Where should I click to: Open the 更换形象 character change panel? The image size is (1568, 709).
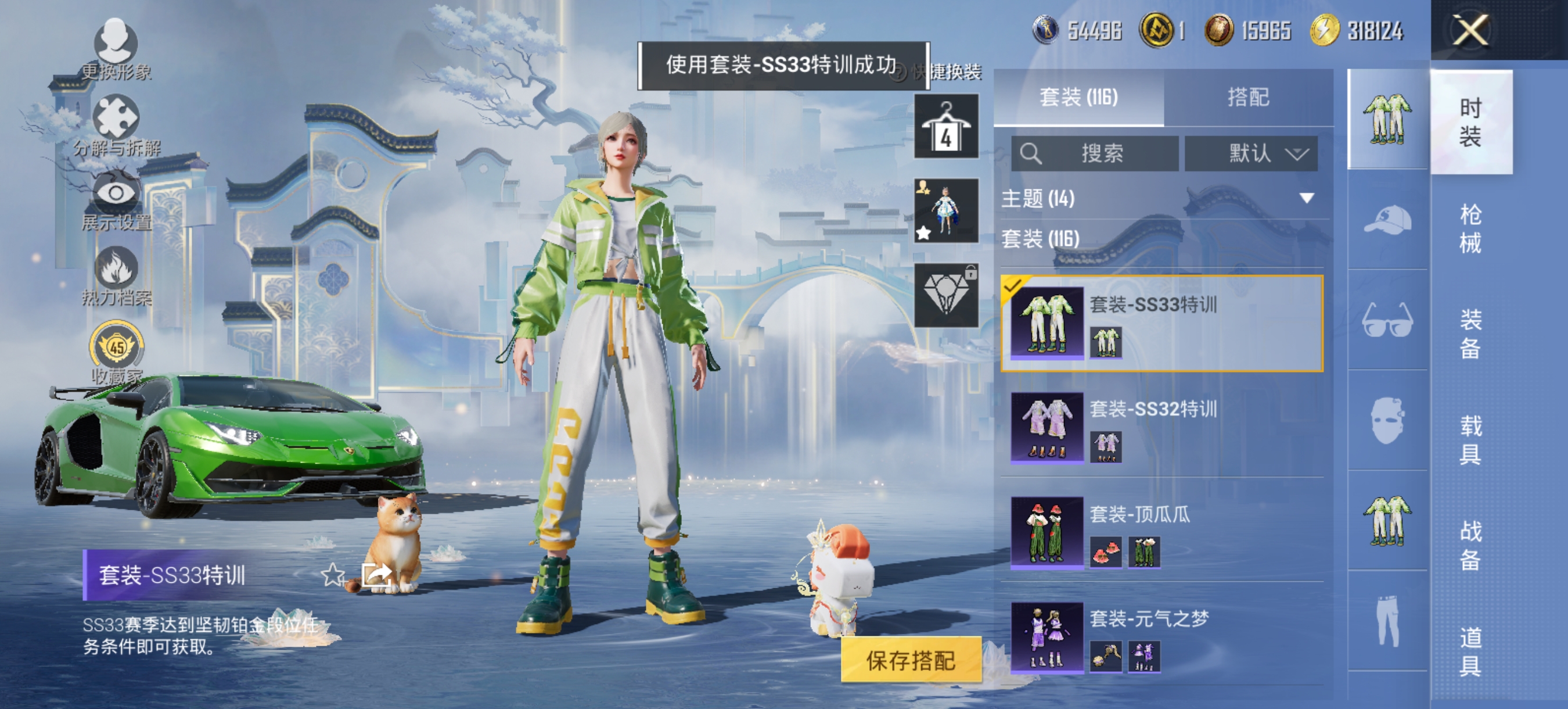tap(117, 46)
